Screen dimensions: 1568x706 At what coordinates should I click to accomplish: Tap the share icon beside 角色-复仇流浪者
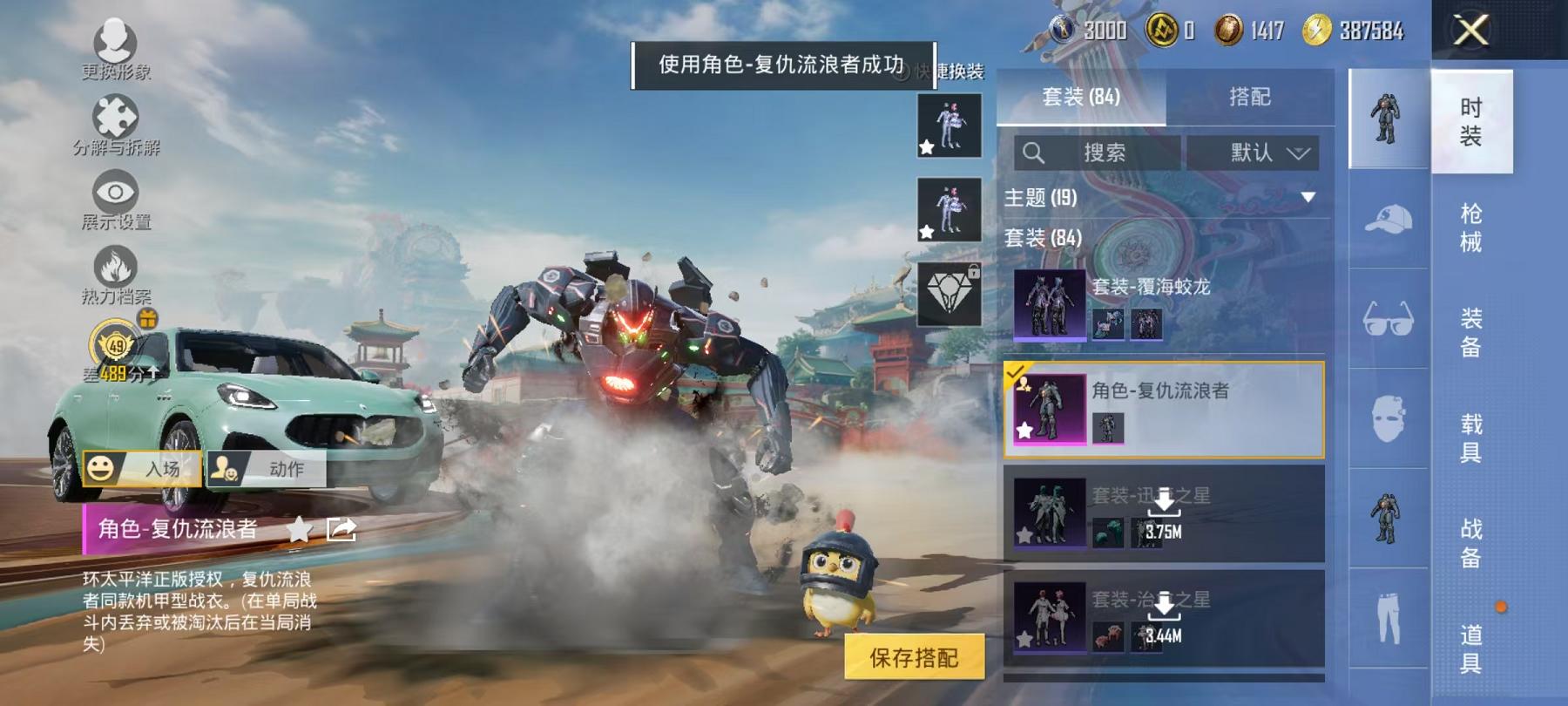tap(342, 528)
